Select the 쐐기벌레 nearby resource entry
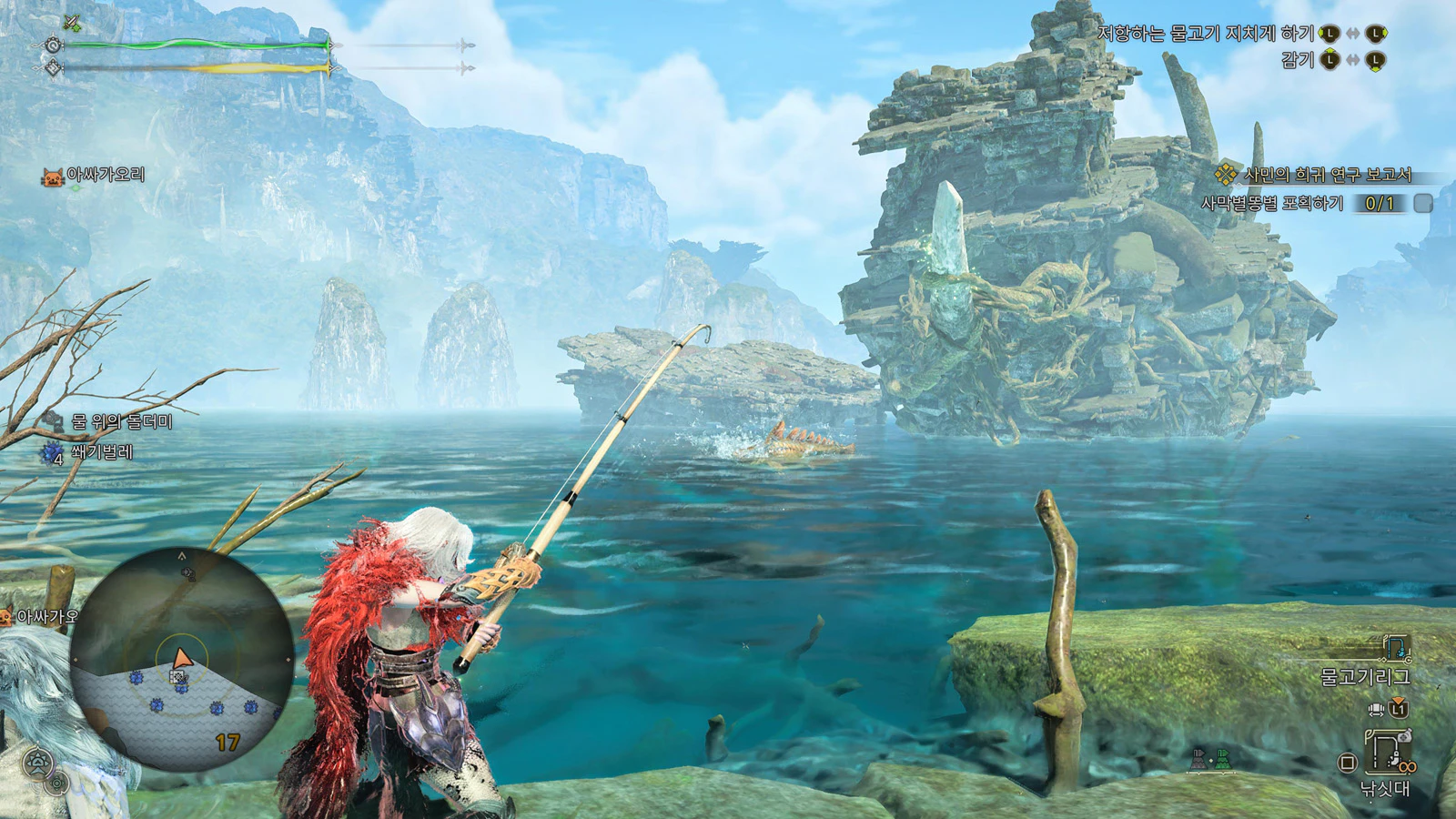1456x819 pixels. point(101,451)
